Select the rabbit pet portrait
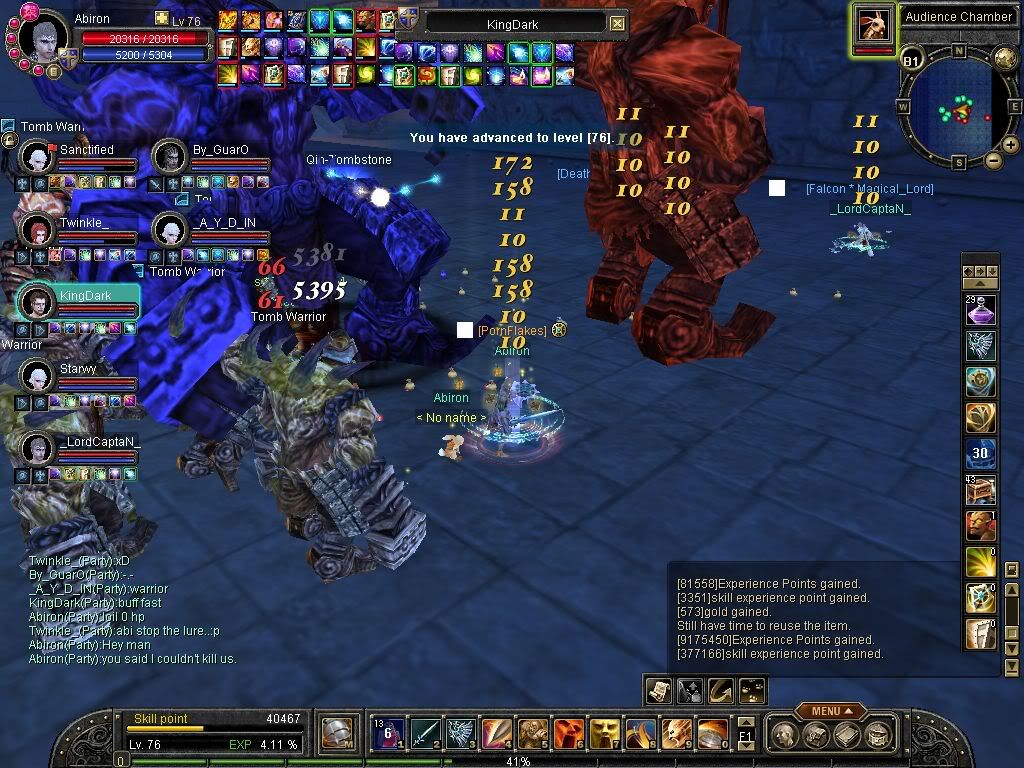Screen dimensions: 1024x768 (873, 26)
